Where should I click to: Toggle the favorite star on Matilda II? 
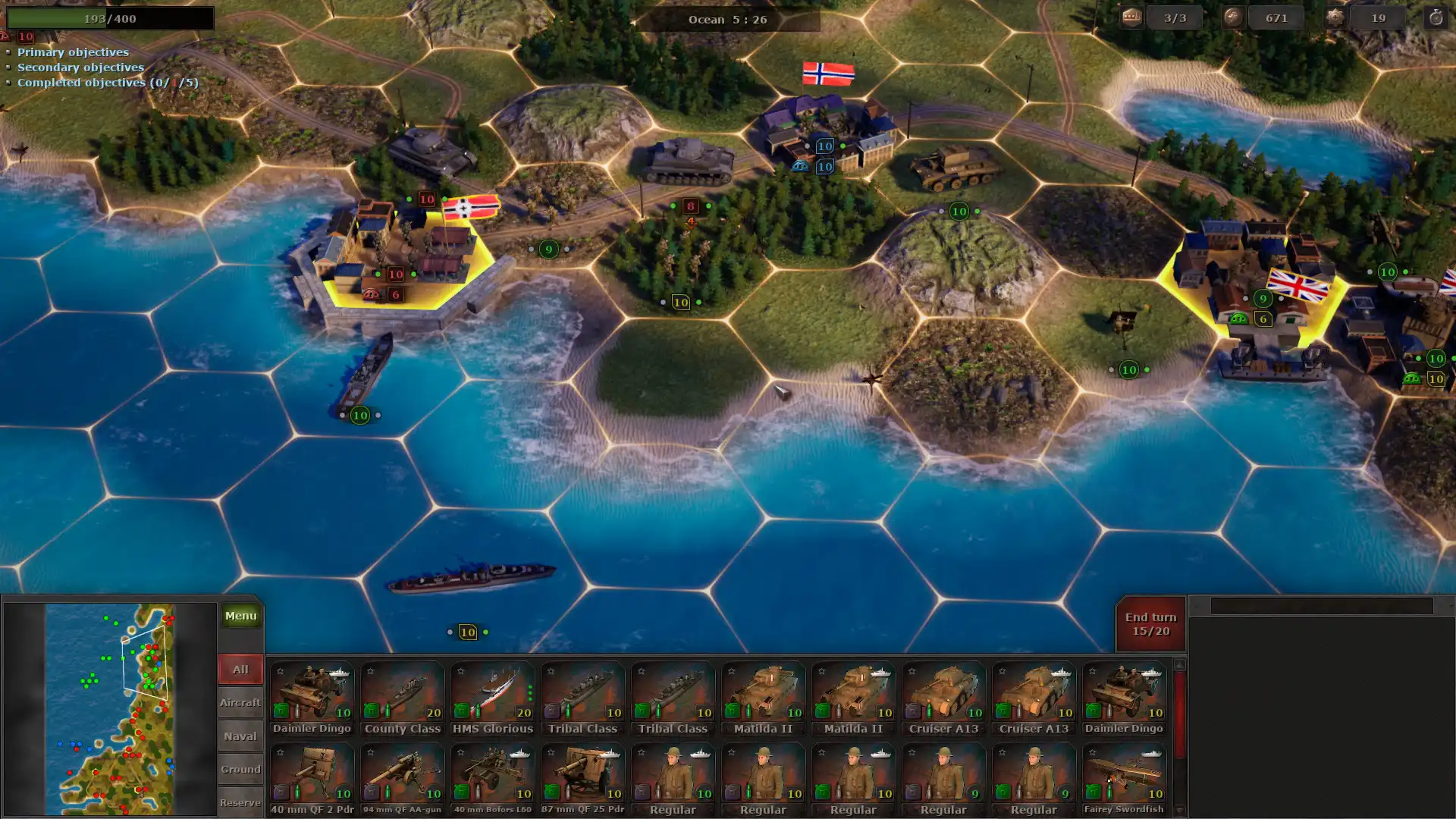730,670
